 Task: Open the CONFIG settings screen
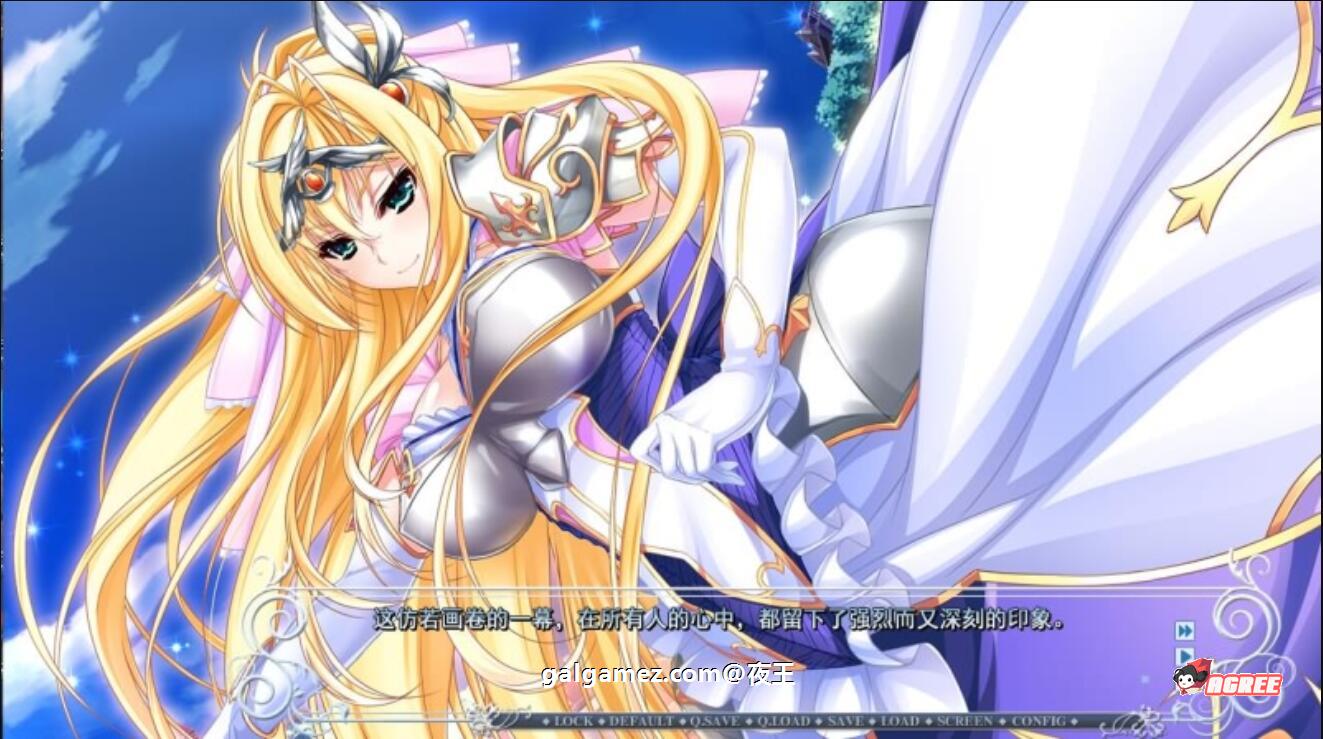pyautogui.click(x=1036, y=723)
